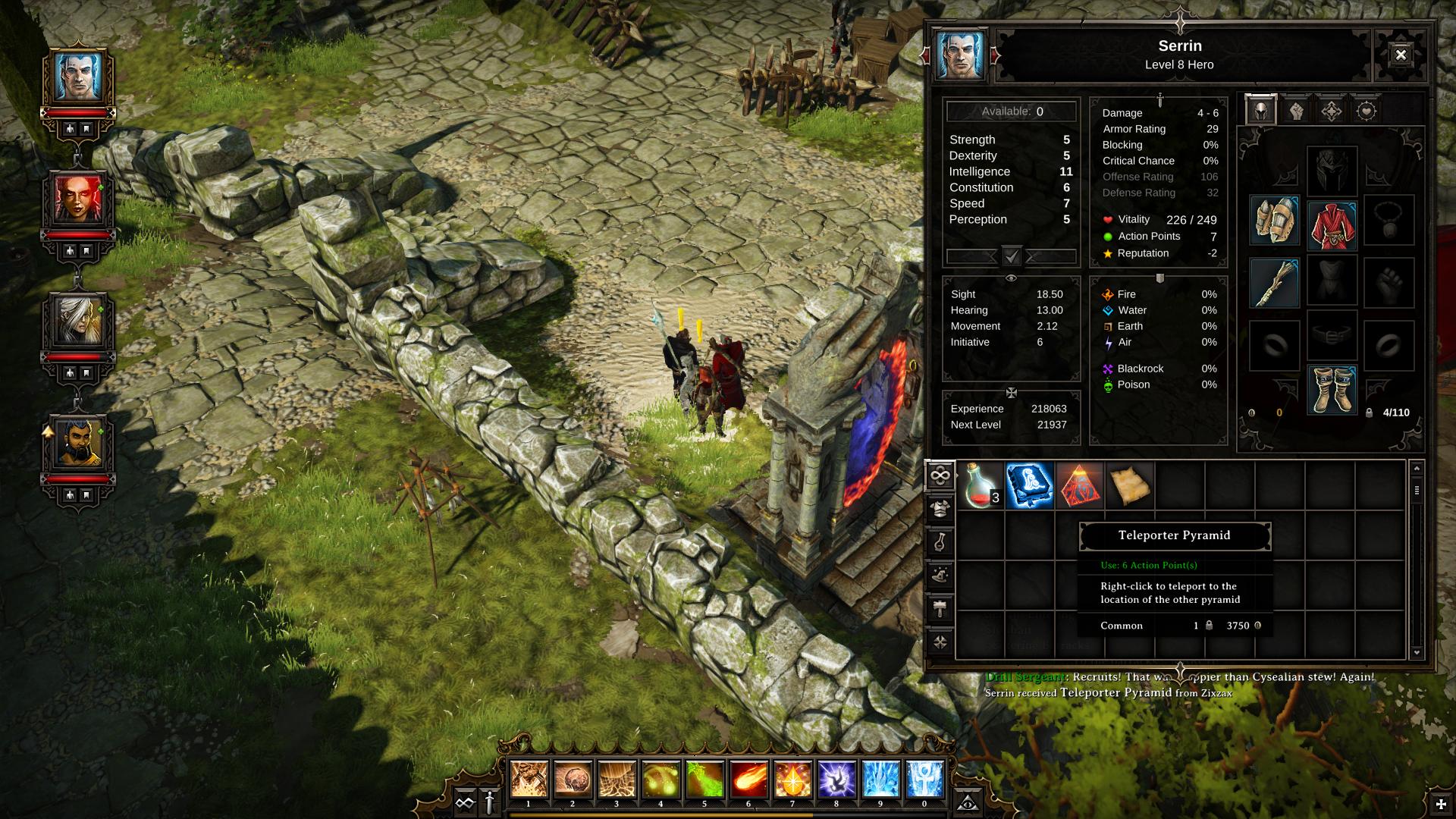This screenshot has height=819, width=1456.
Task: Open the heart traits tab
Action: tap(1366, 111)
